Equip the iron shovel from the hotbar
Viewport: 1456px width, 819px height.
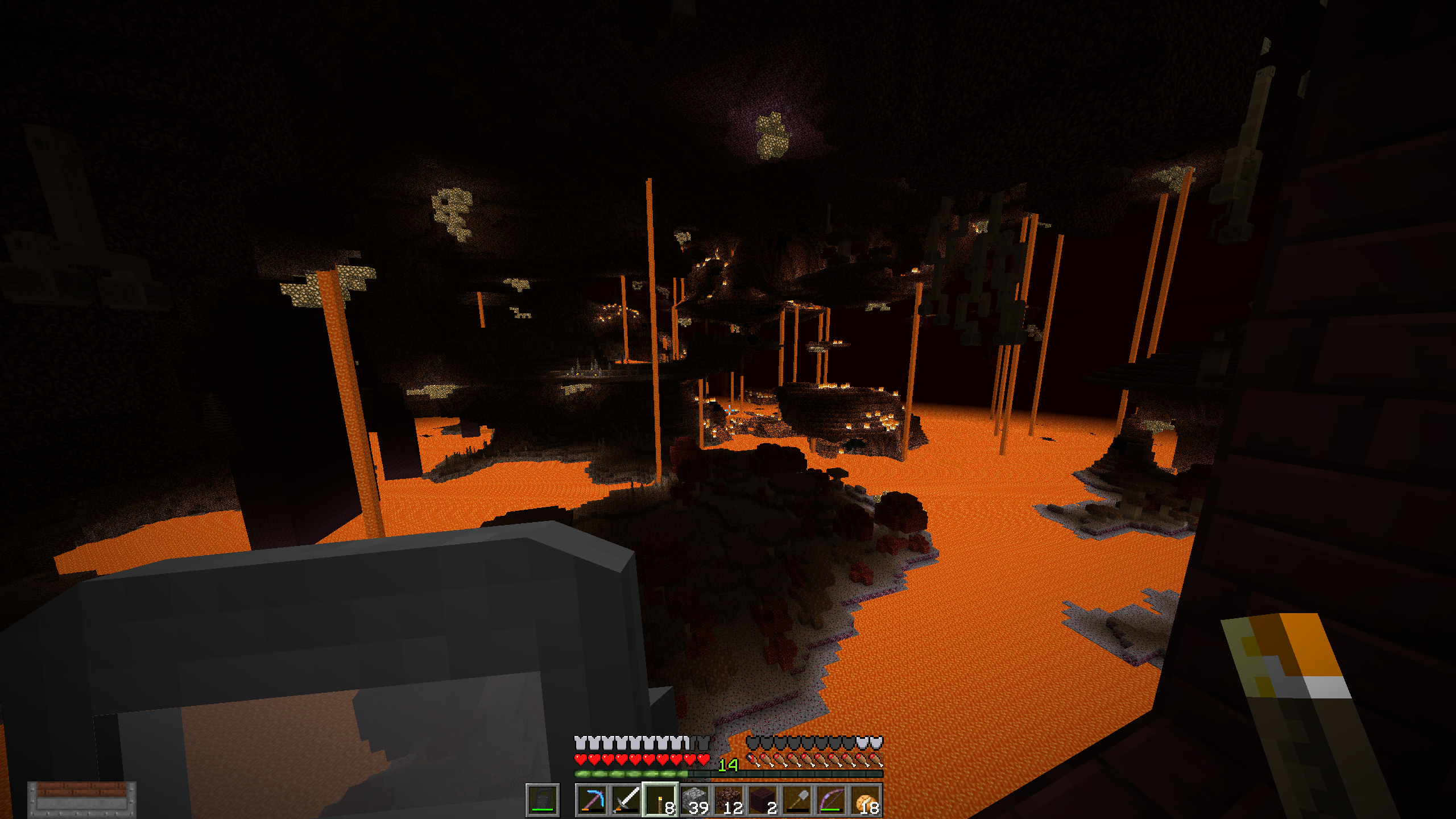[x=797, y=800]
